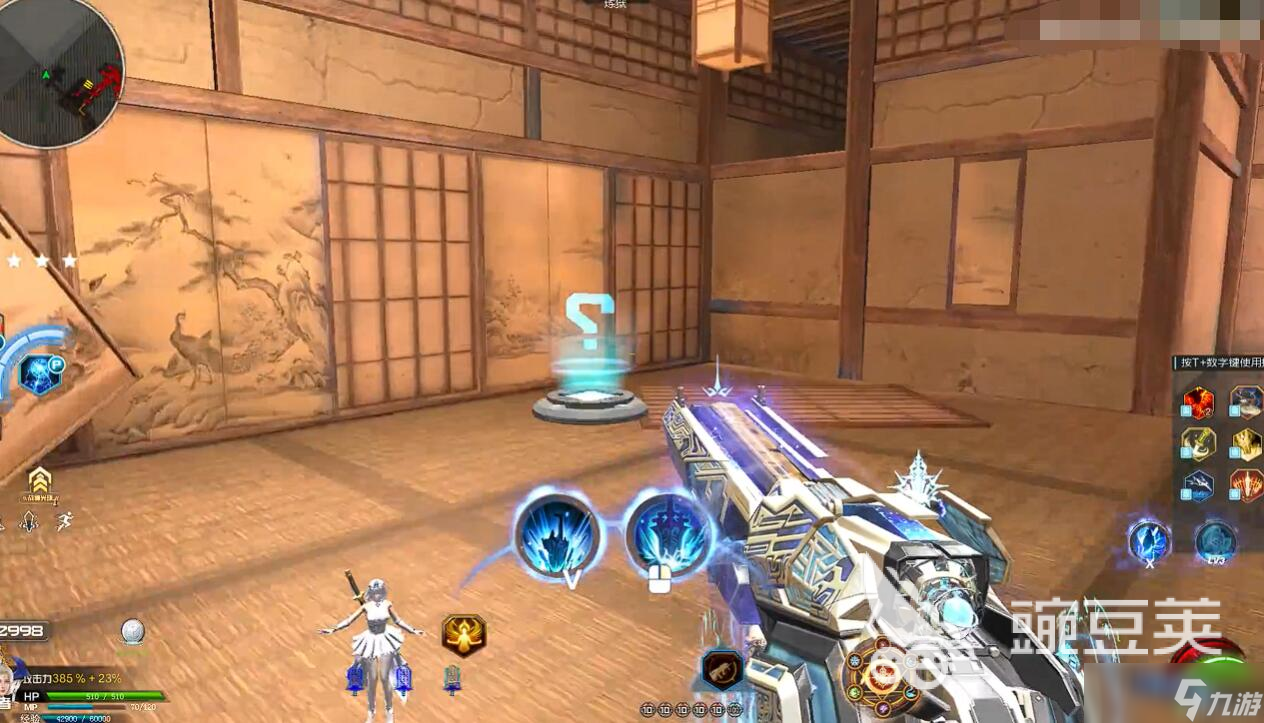
Task: Pick the blue jet aircraft item icon
Action: point(1198,485)
